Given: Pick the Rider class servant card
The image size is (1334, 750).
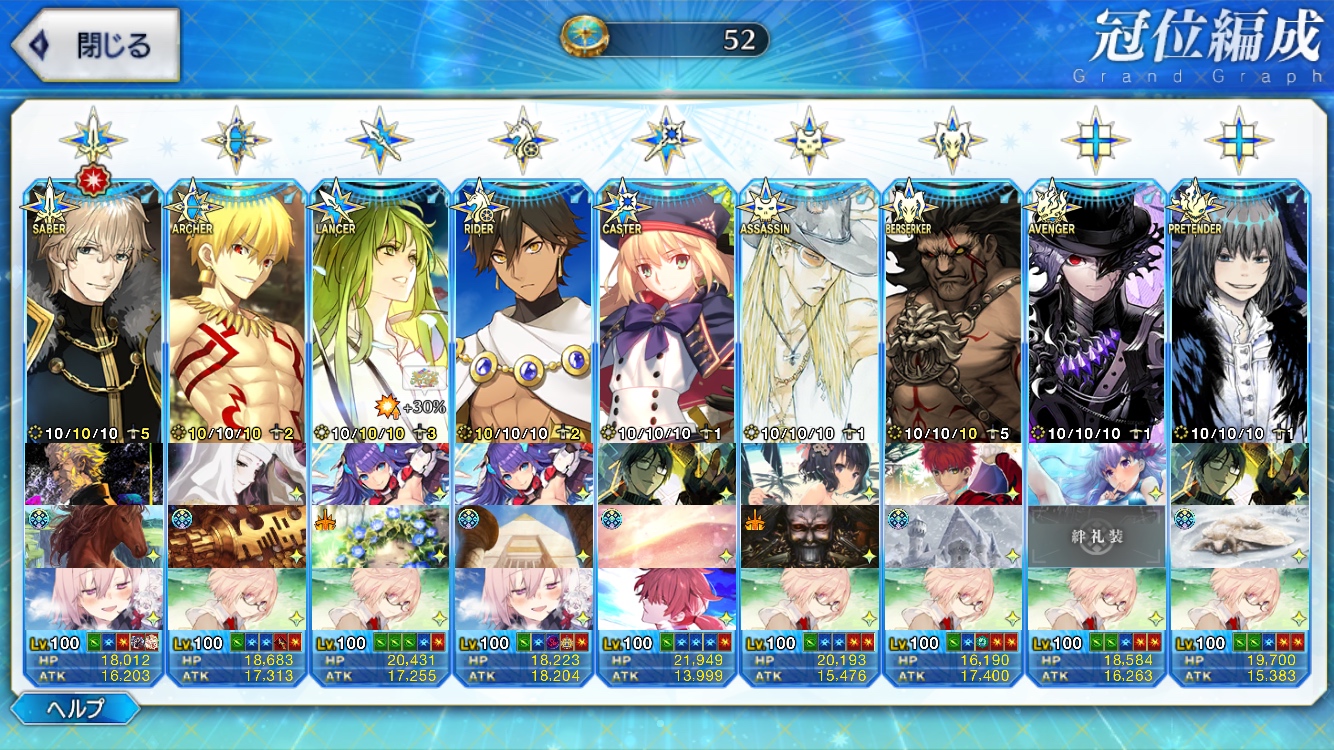Looking at the screenshot, I should point(523,310).
